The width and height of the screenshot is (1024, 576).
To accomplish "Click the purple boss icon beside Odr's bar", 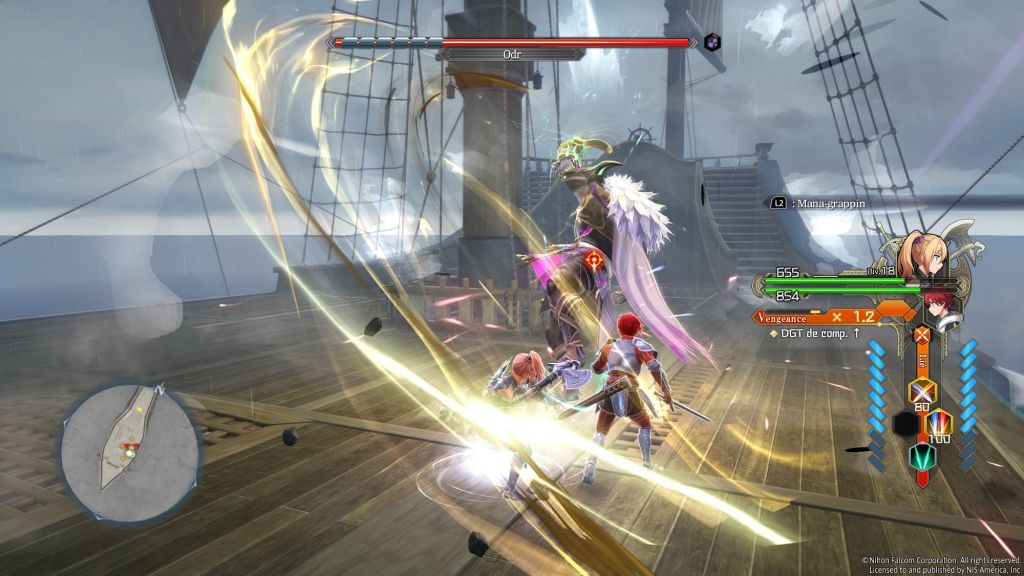I will (712, 42).
